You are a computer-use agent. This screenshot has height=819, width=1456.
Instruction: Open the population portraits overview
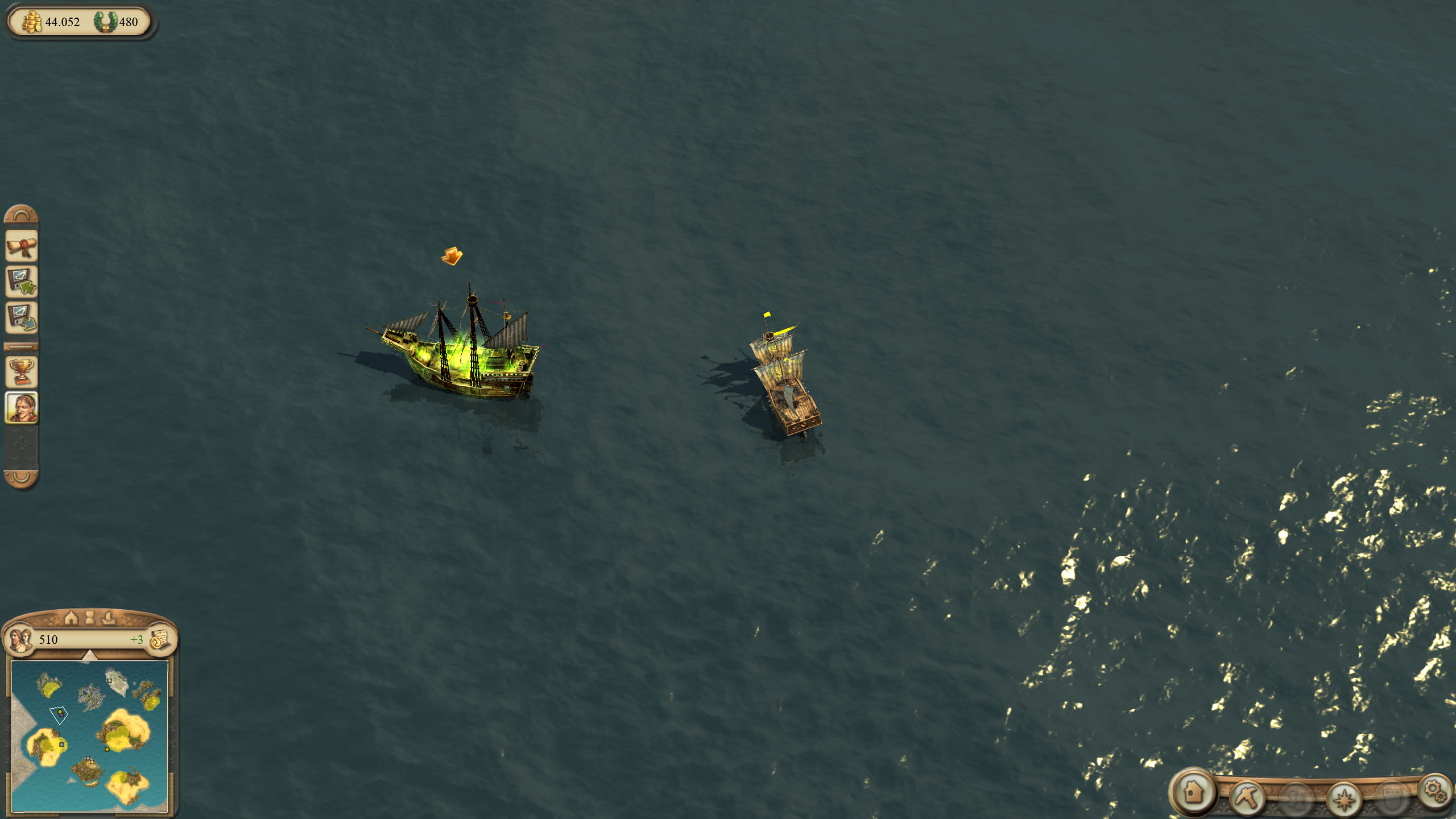tap(18, 639)
